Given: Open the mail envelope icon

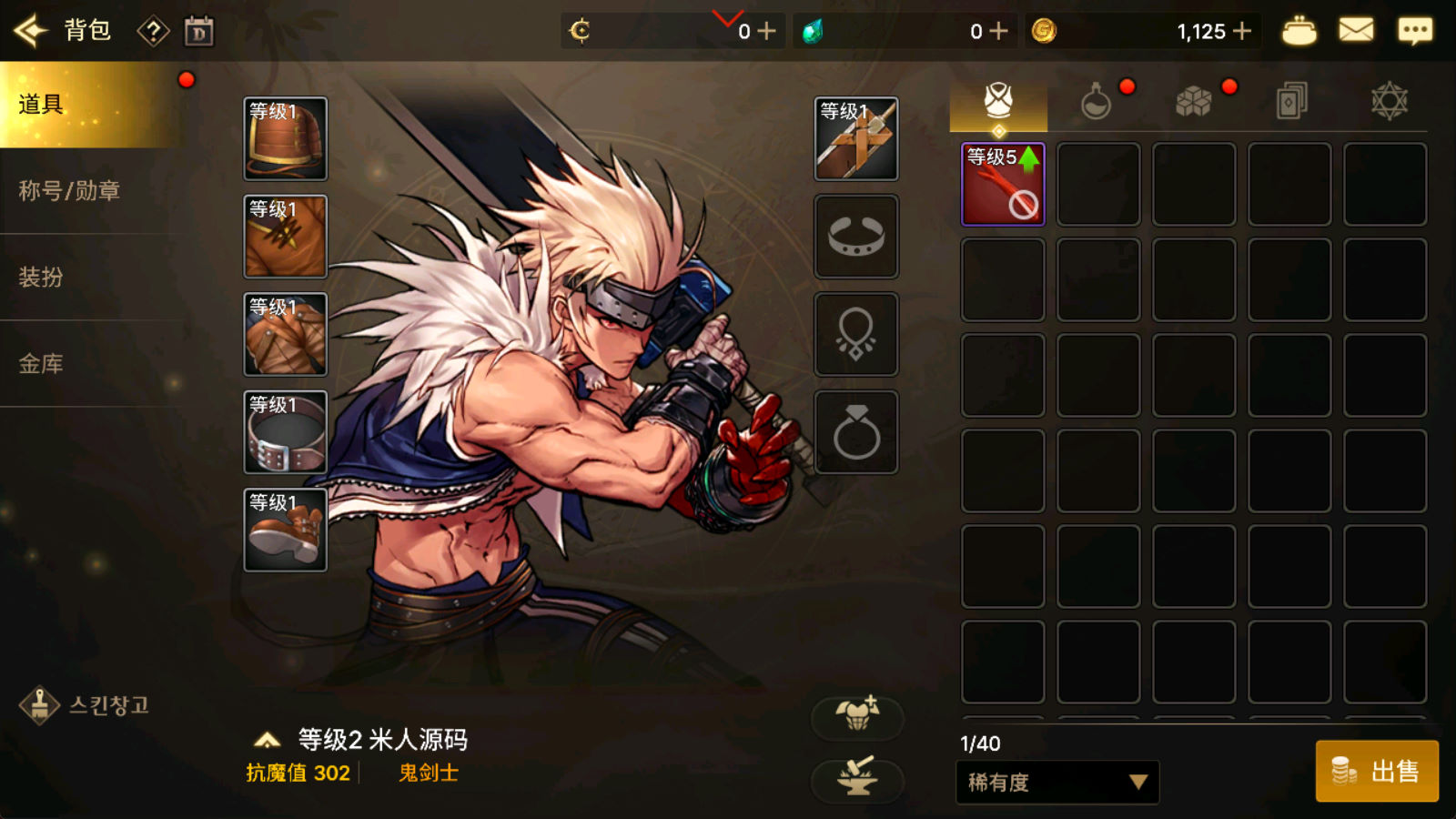Looking at the screenshot, I should pyautogui.click(x=1356, y=31).
